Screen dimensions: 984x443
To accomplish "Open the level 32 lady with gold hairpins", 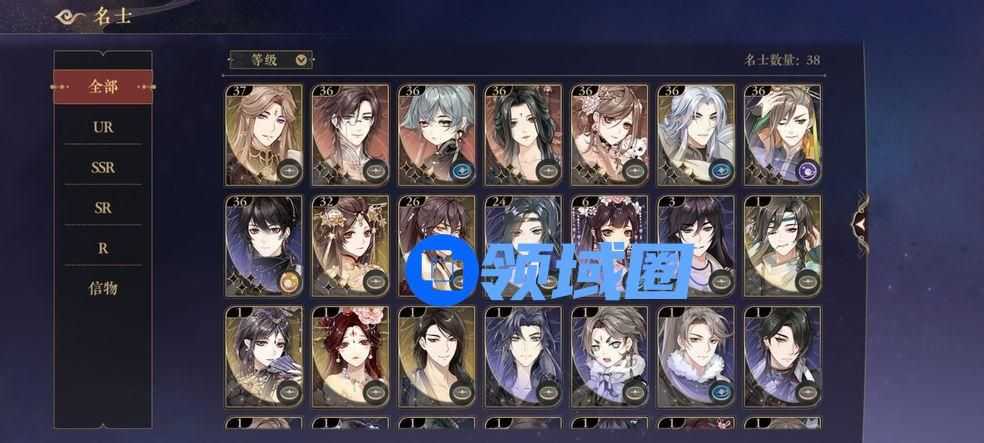I will click(x=350, y=246).
